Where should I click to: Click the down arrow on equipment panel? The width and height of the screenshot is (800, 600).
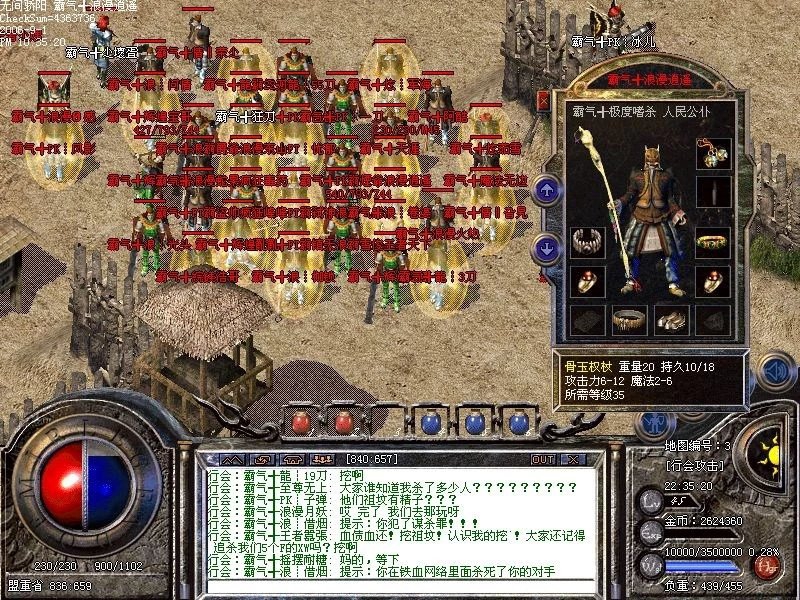(x=546, y=247)
